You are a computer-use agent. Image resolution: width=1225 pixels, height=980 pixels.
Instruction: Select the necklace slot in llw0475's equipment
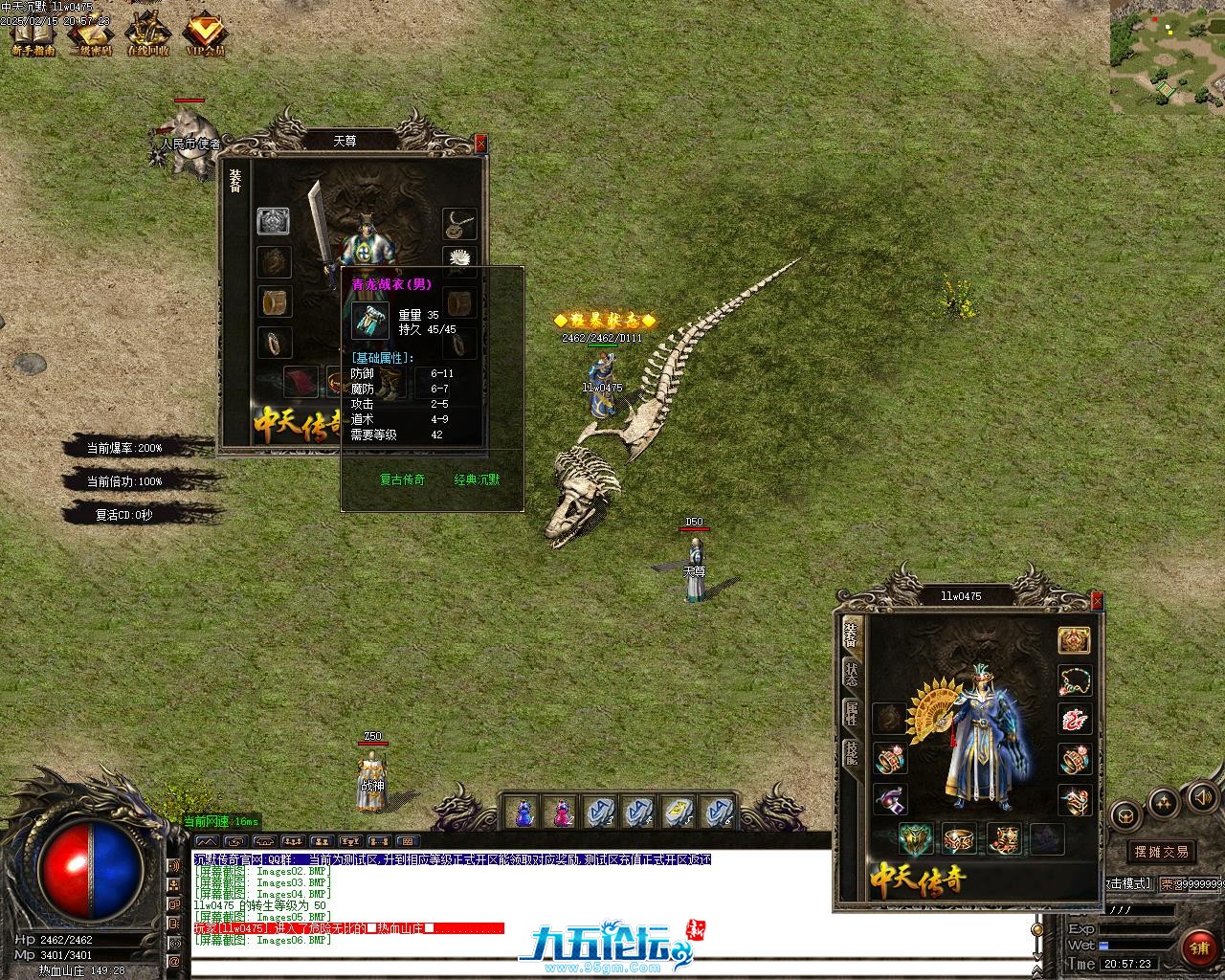point(1074,681)
